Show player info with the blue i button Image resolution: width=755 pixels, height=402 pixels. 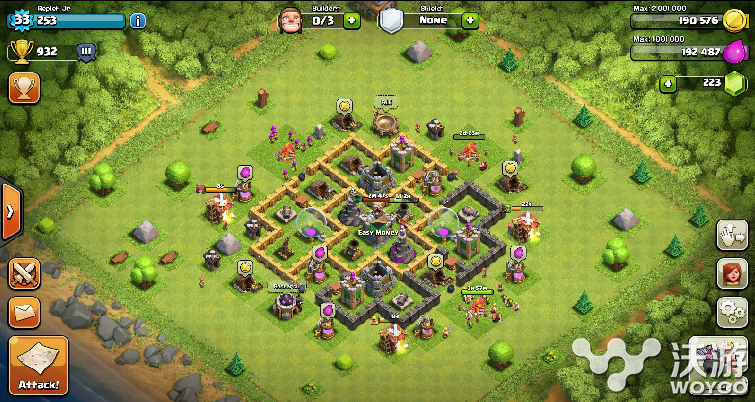coord(138,20)
